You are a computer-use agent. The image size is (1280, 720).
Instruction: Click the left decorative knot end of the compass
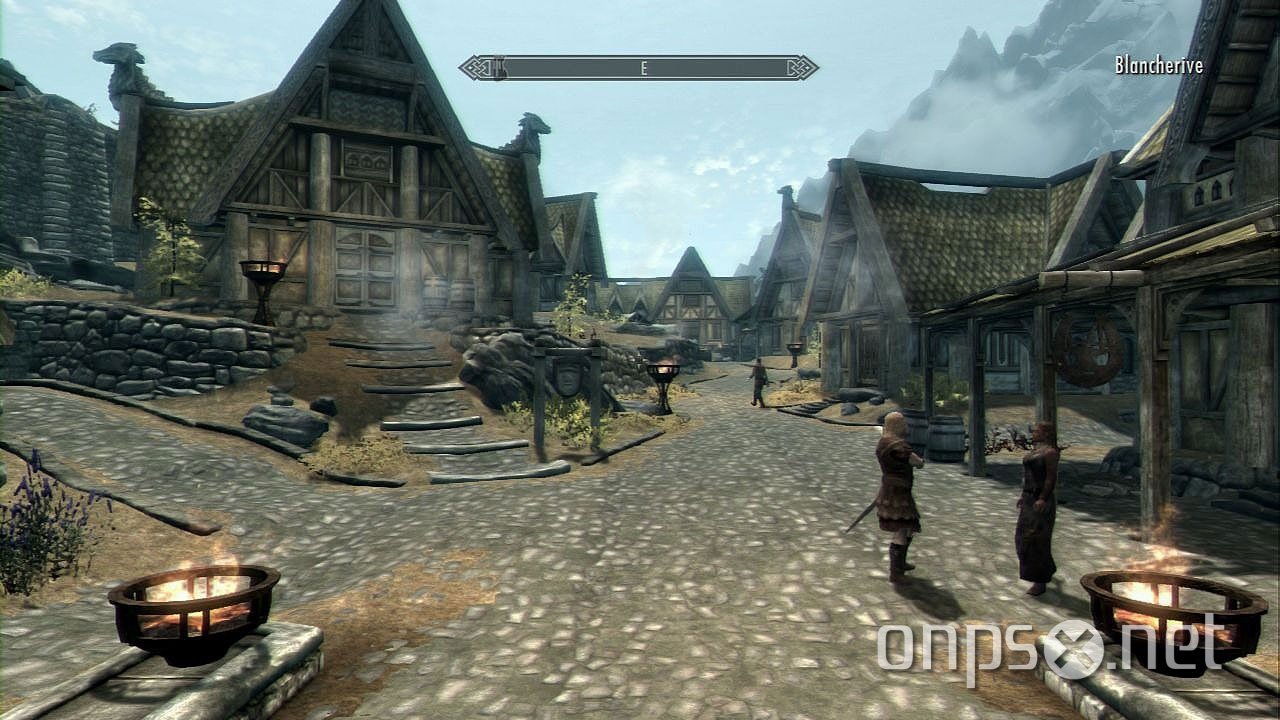click(x=475, y=66)
